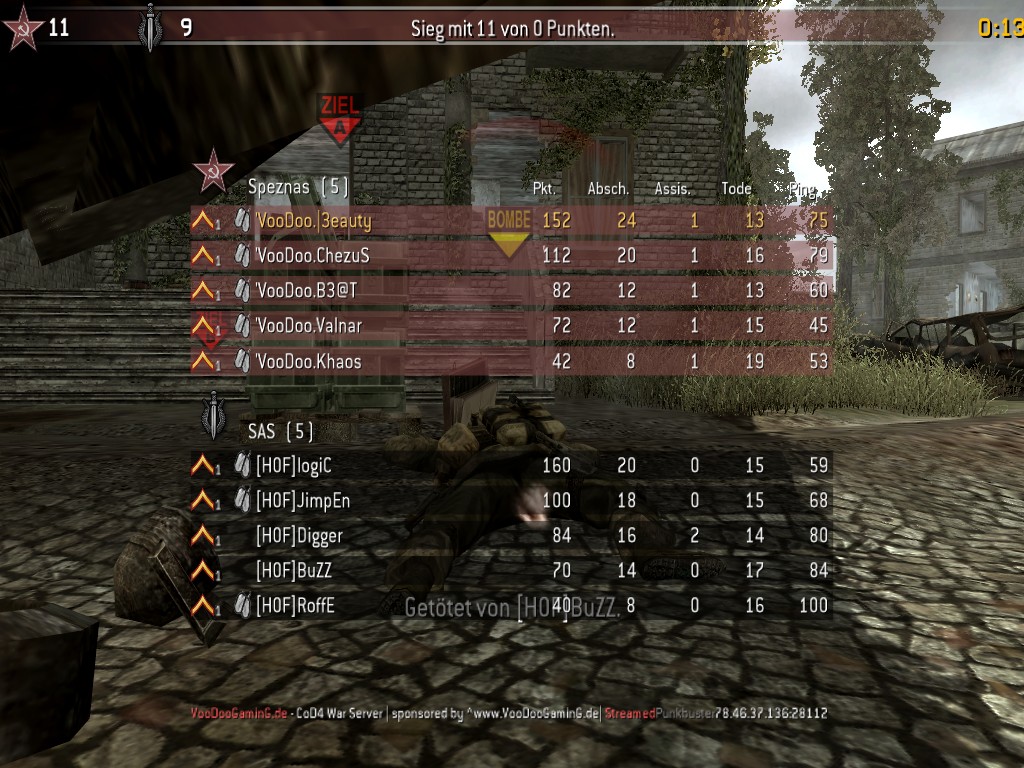Screen dimensions: 1024x768
Task: Select the SAS team header
Action: (280, 431)
